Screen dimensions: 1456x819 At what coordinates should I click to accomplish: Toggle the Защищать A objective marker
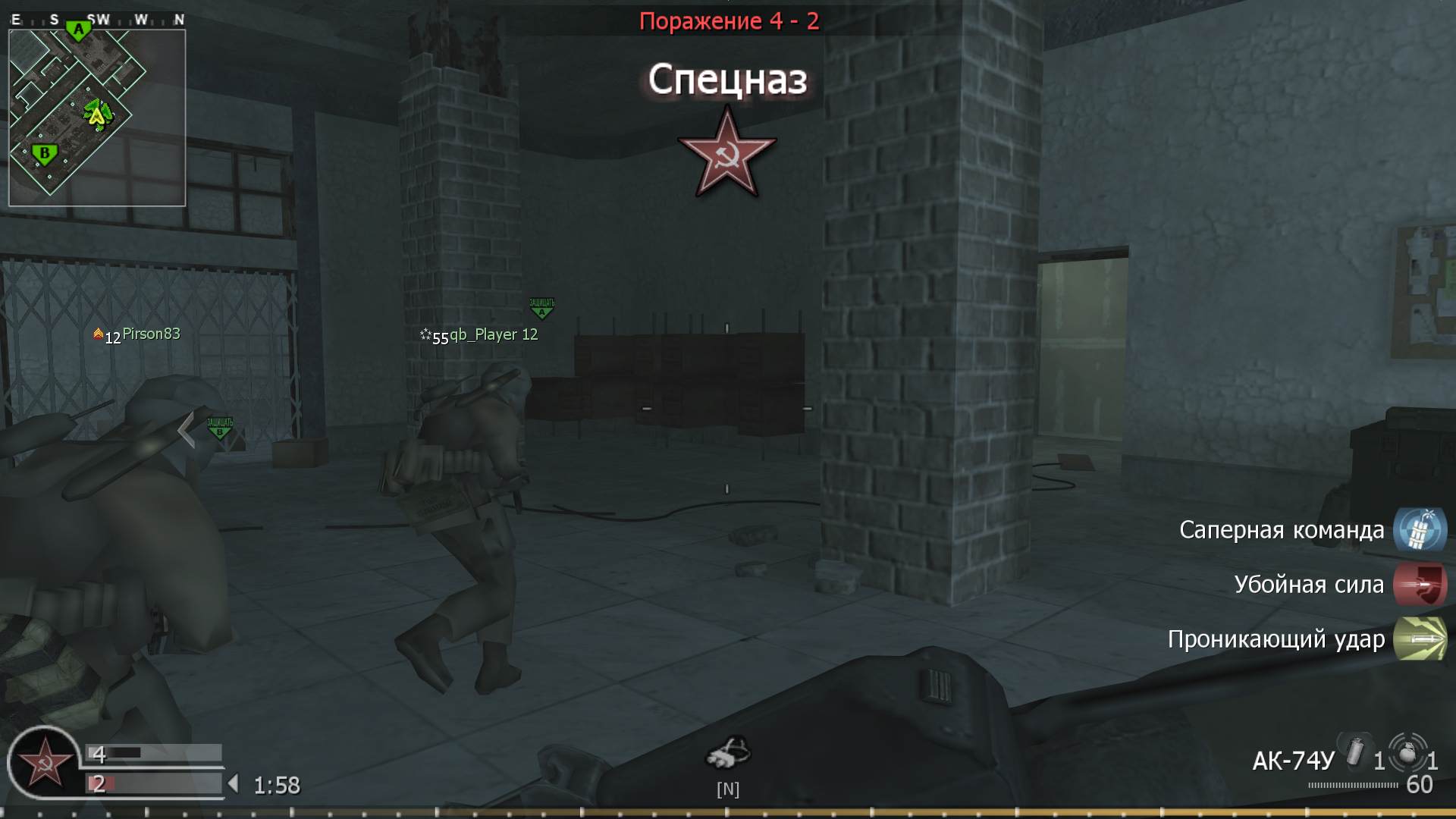pyautogui.click(x=540, y=306)
